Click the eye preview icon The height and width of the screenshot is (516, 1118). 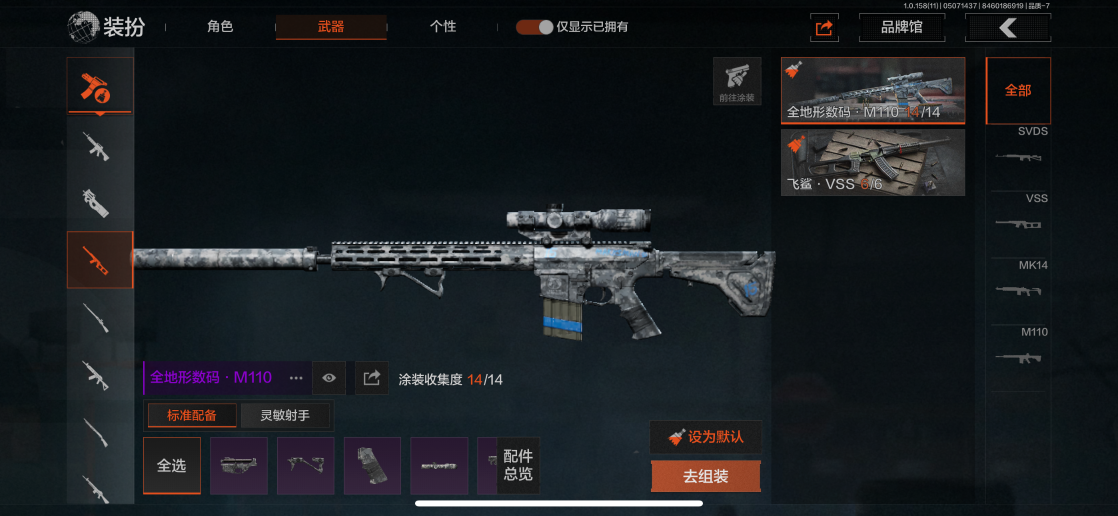tap(329, 378)
